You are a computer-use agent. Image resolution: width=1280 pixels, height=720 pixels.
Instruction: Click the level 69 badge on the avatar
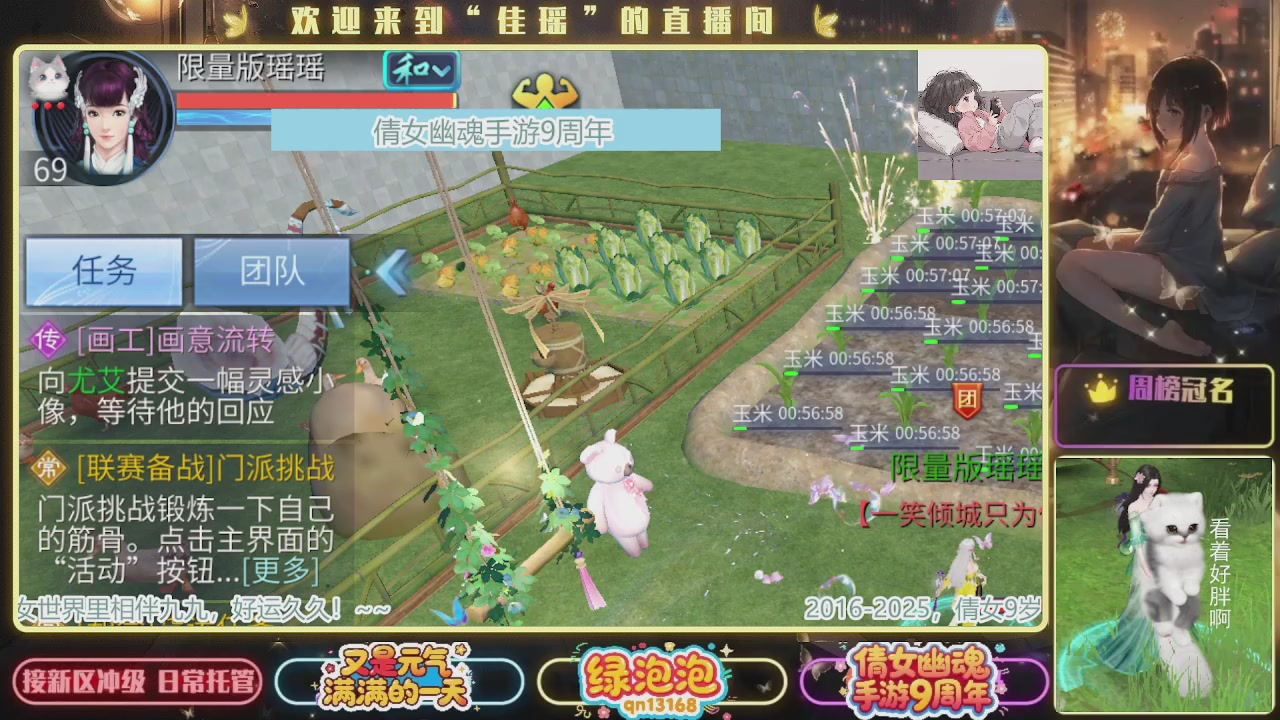point(52,170)
